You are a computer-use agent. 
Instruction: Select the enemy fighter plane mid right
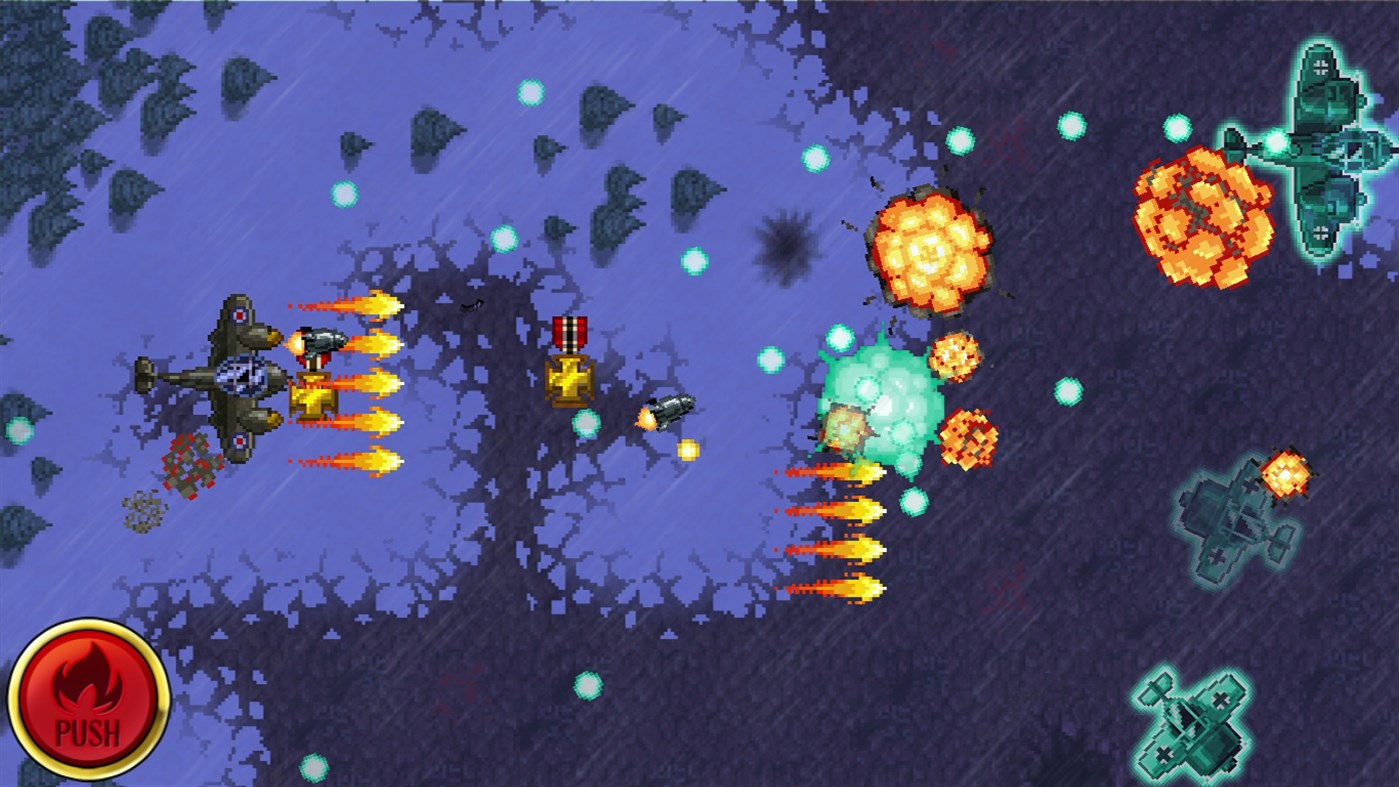(x=1230, y=515)
